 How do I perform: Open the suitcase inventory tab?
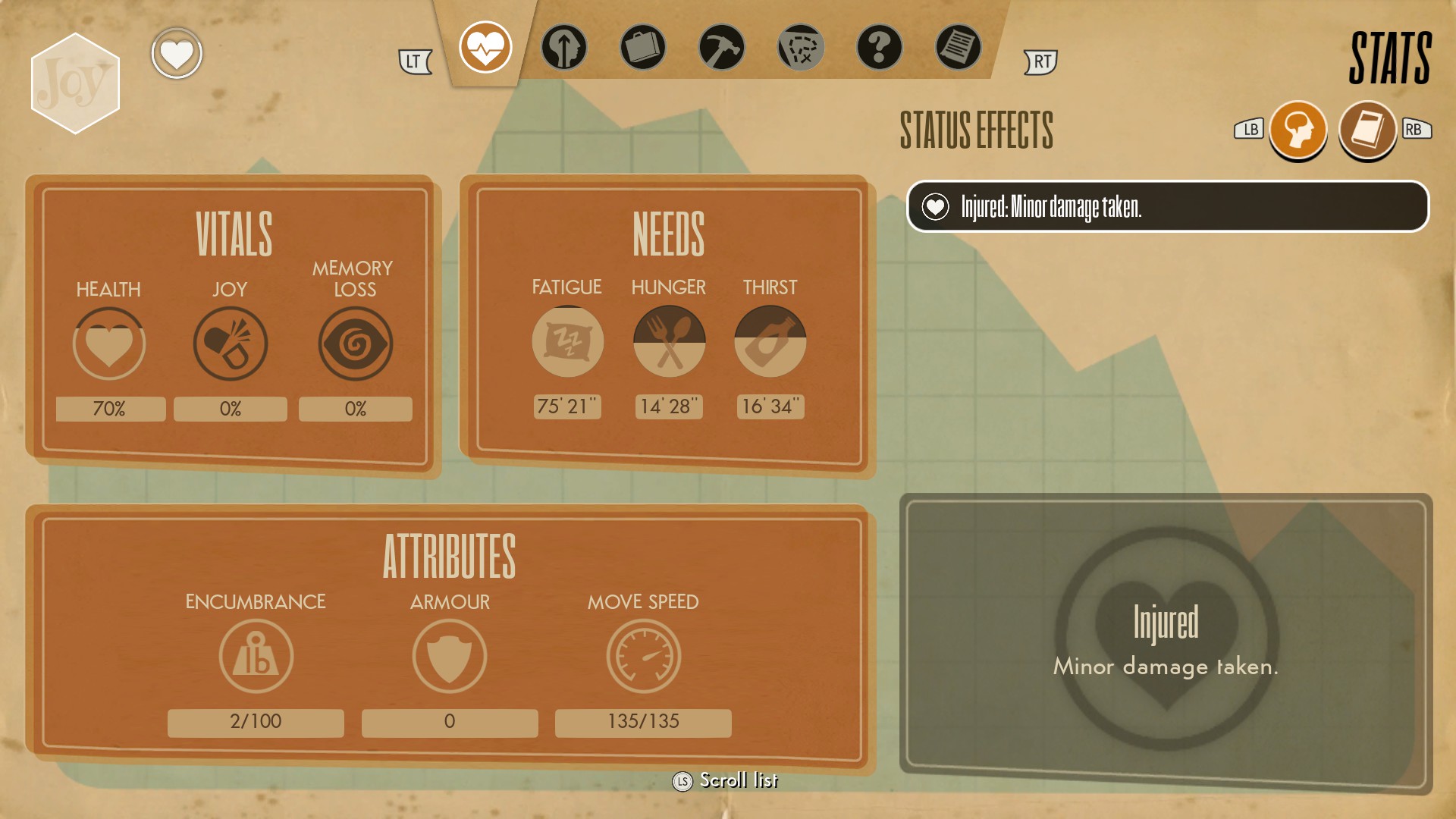point(643,47)
